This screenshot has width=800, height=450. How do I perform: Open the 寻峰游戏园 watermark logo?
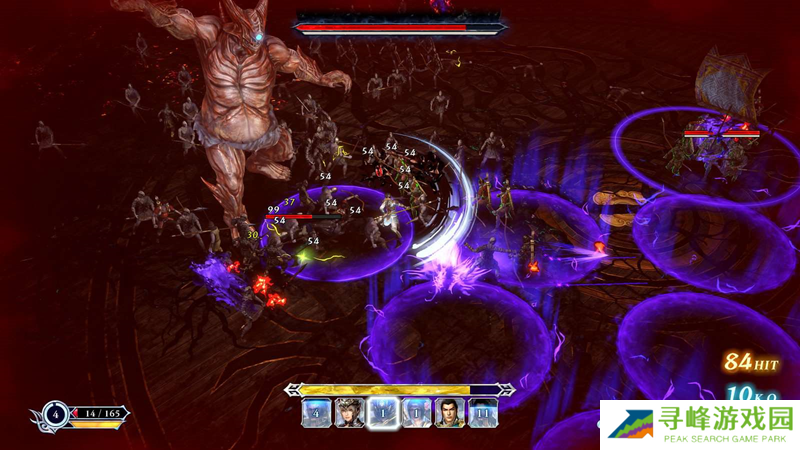click(699, 424)
